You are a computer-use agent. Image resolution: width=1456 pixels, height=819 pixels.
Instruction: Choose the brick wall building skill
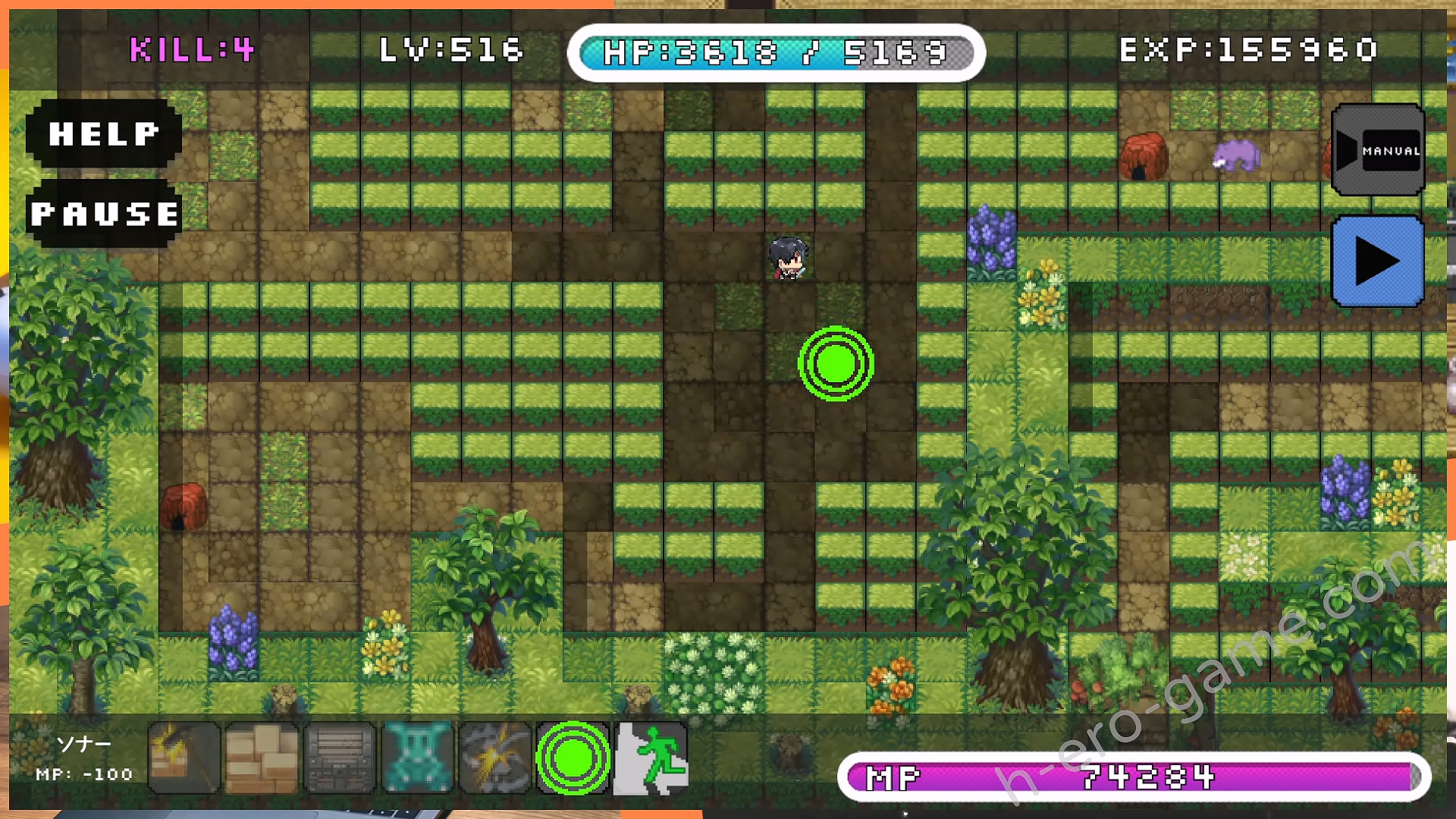262,758
